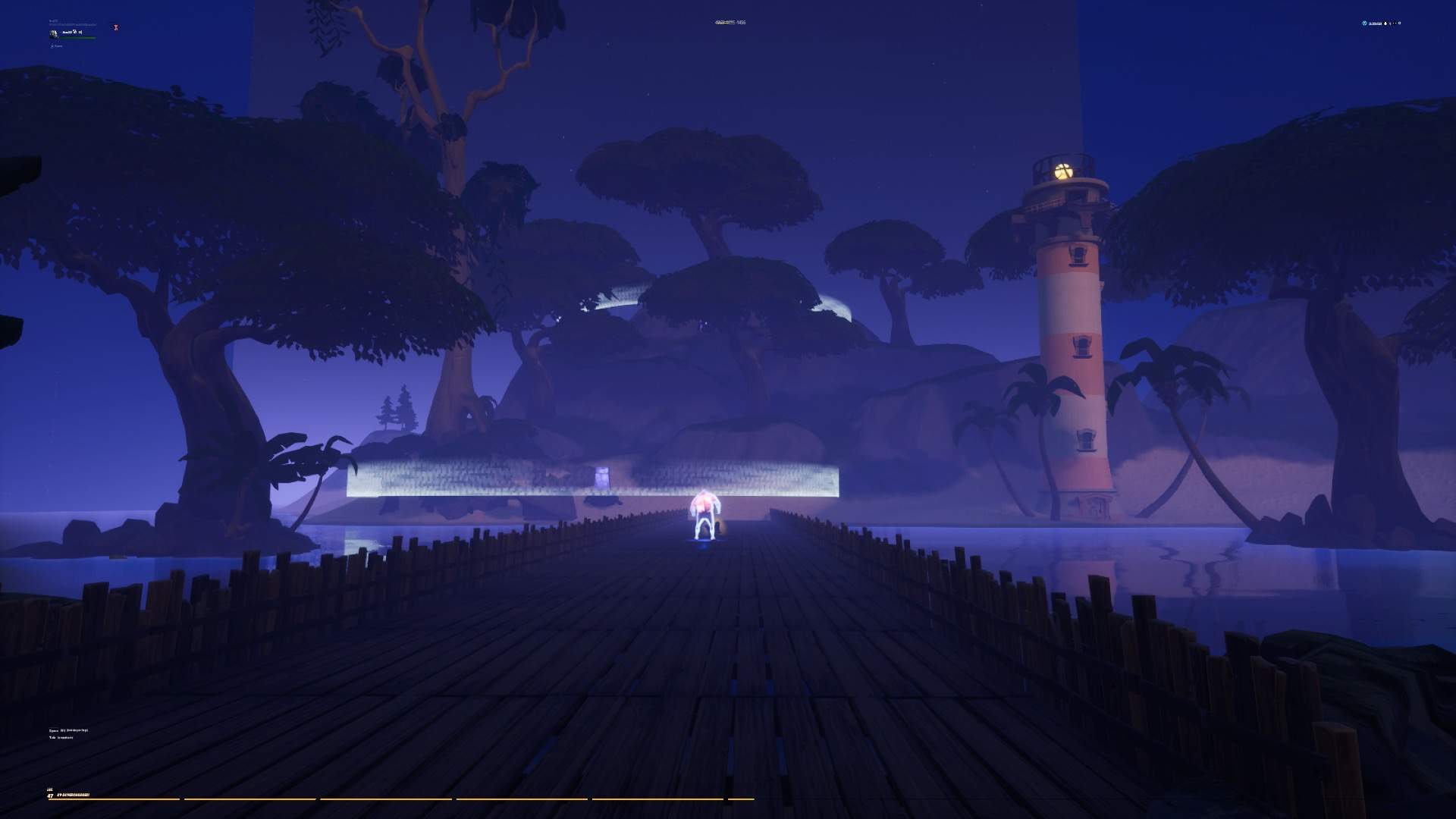Viewport: 1456px width, 819px height.
Task: Click the red icon beside the player panel
Action: pos(116,27)
